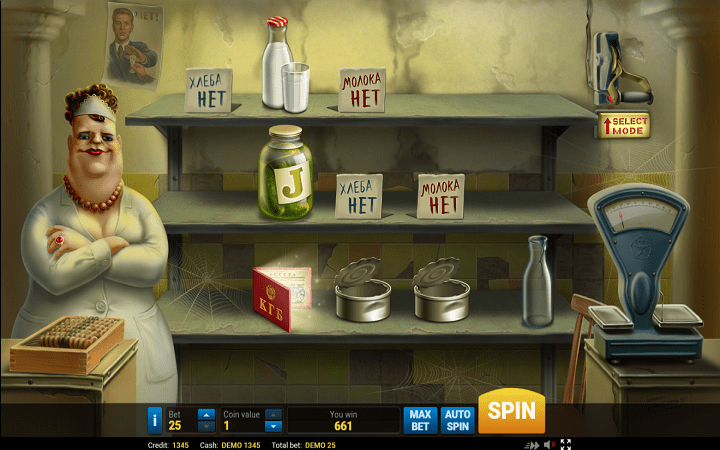The height and width of the screenshot is (450, 720).
Task: Switch to fullscreen with the expand icon
Action: coord(565,444)
